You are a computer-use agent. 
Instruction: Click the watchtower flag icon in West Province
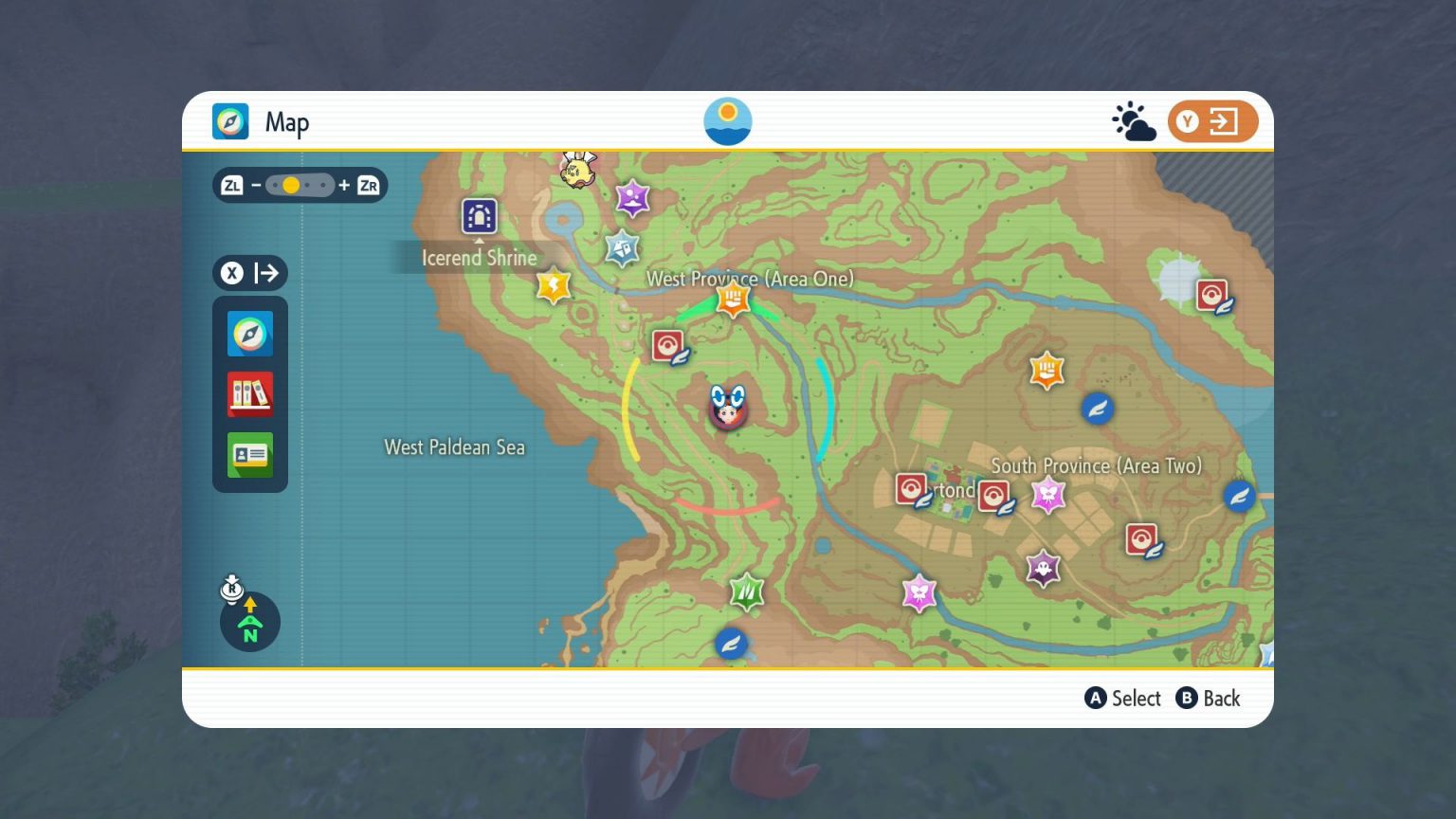732,300
